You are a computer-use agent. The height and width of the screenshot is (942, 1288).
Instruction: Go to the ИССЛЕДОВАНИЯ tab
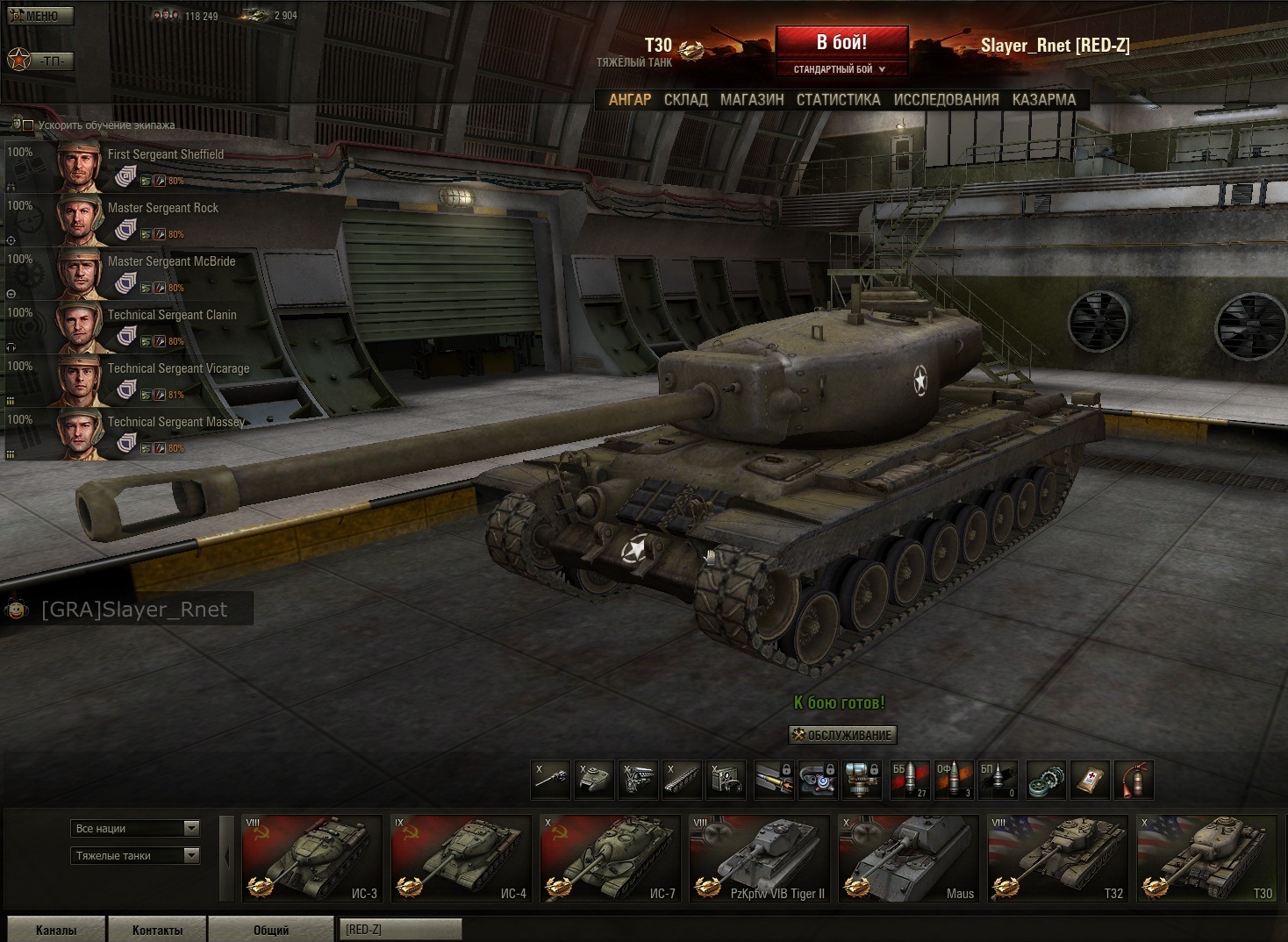click(x=946, y=100)
